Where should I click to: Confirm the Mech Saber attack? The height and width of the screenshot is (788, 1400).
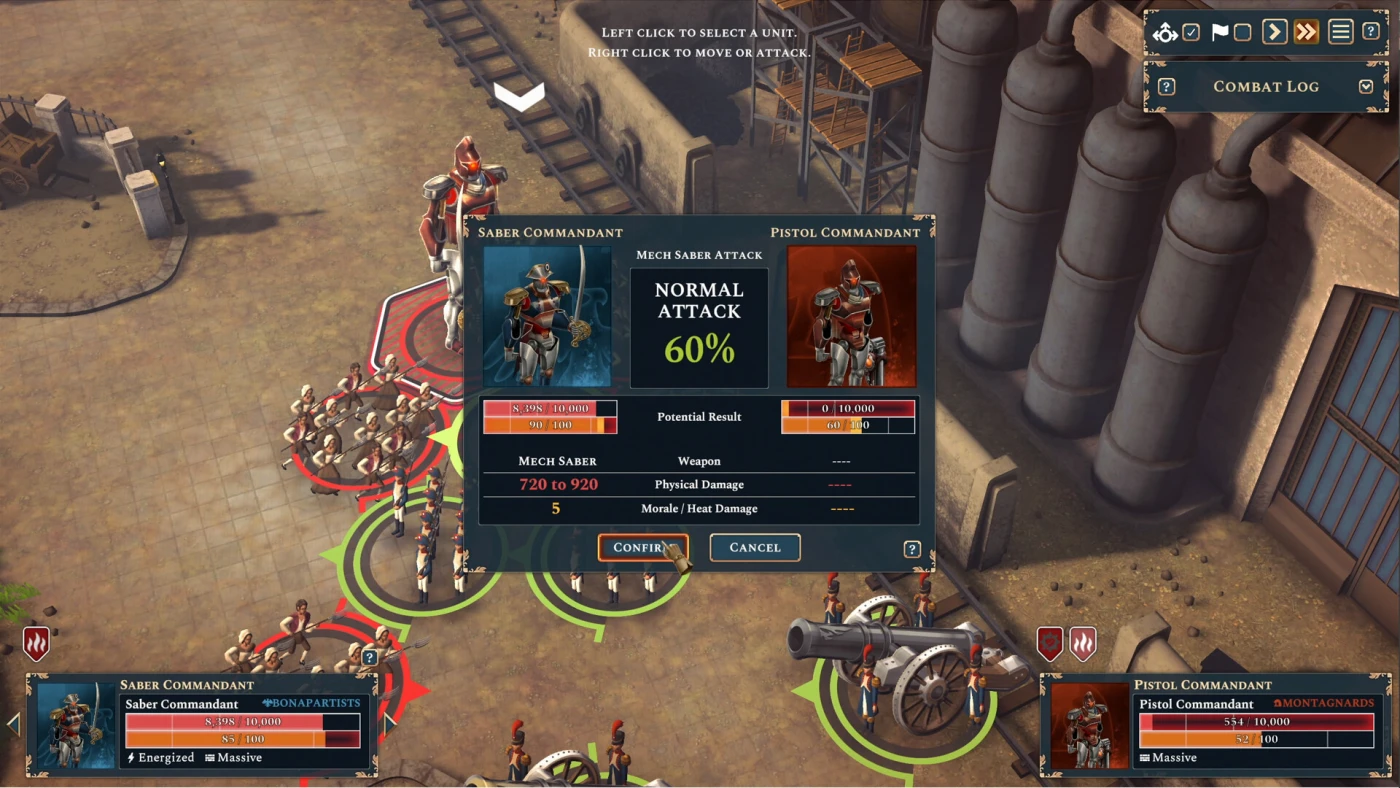pos(642,547)
